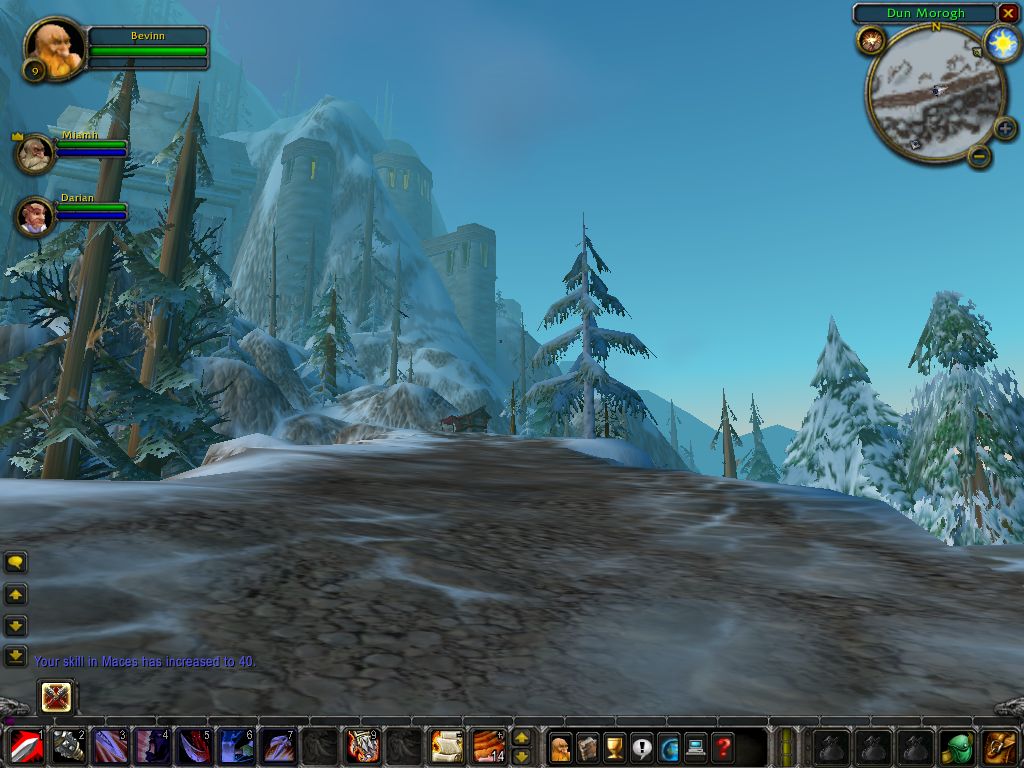
Task: Use the spiked mace ability in slot 2
Action: pyautogui.click(x=68, y=746)
